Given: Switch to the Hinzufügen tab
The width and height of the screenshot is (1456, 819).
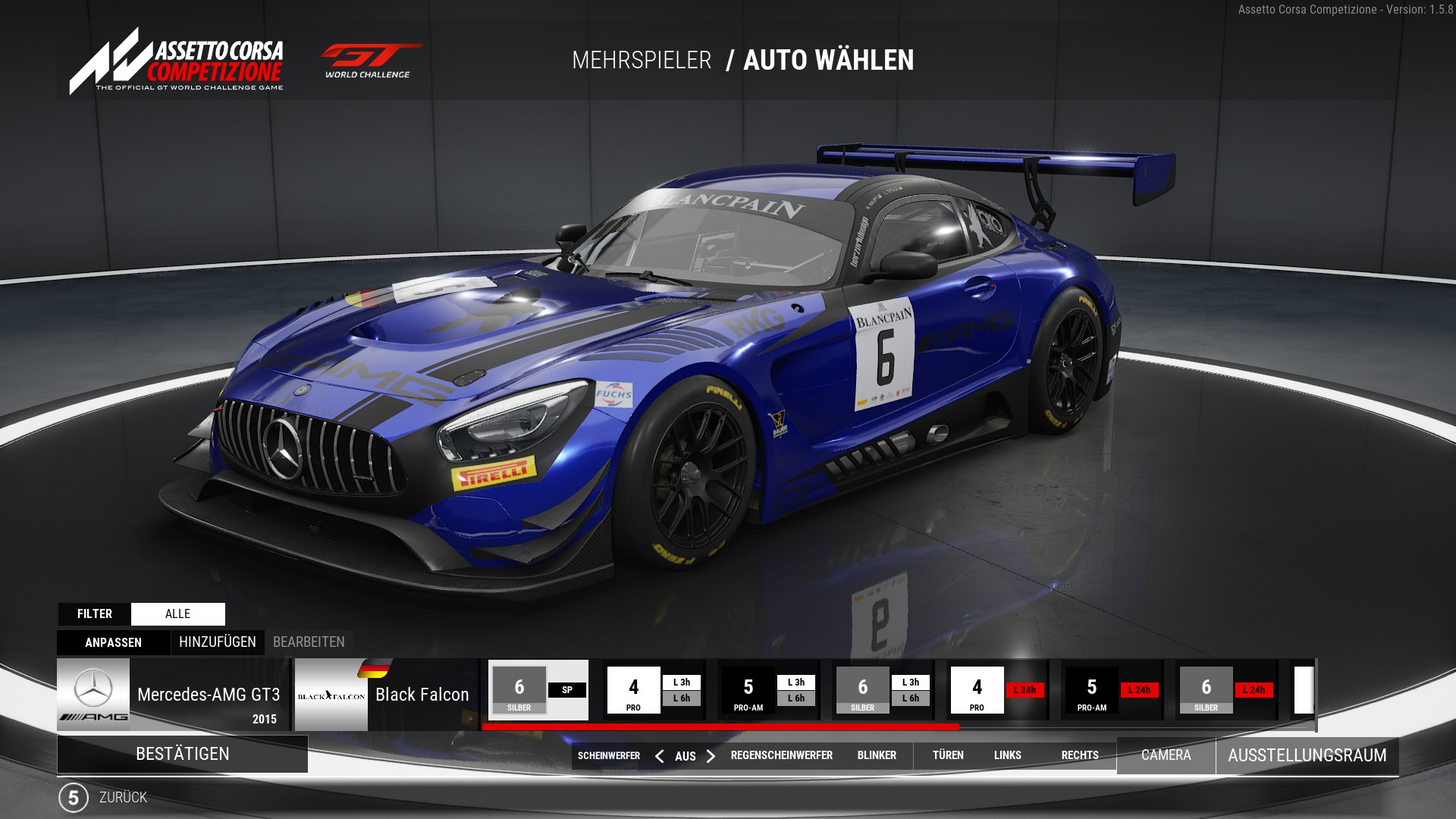Looking at the screenshot, I should (x=218, y=642).
